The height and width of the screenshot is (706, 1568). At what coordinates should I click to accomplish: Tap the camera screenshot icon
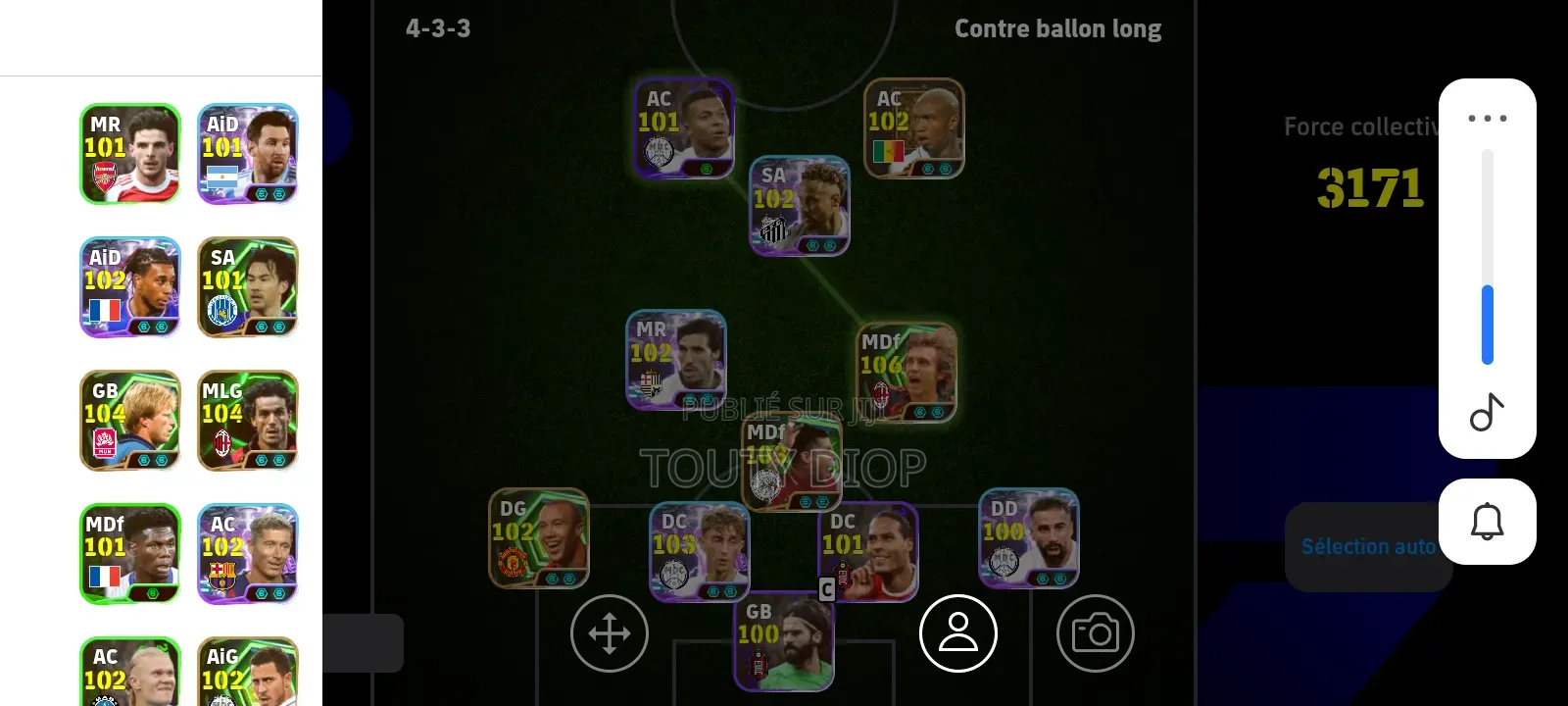[1096, 633]
